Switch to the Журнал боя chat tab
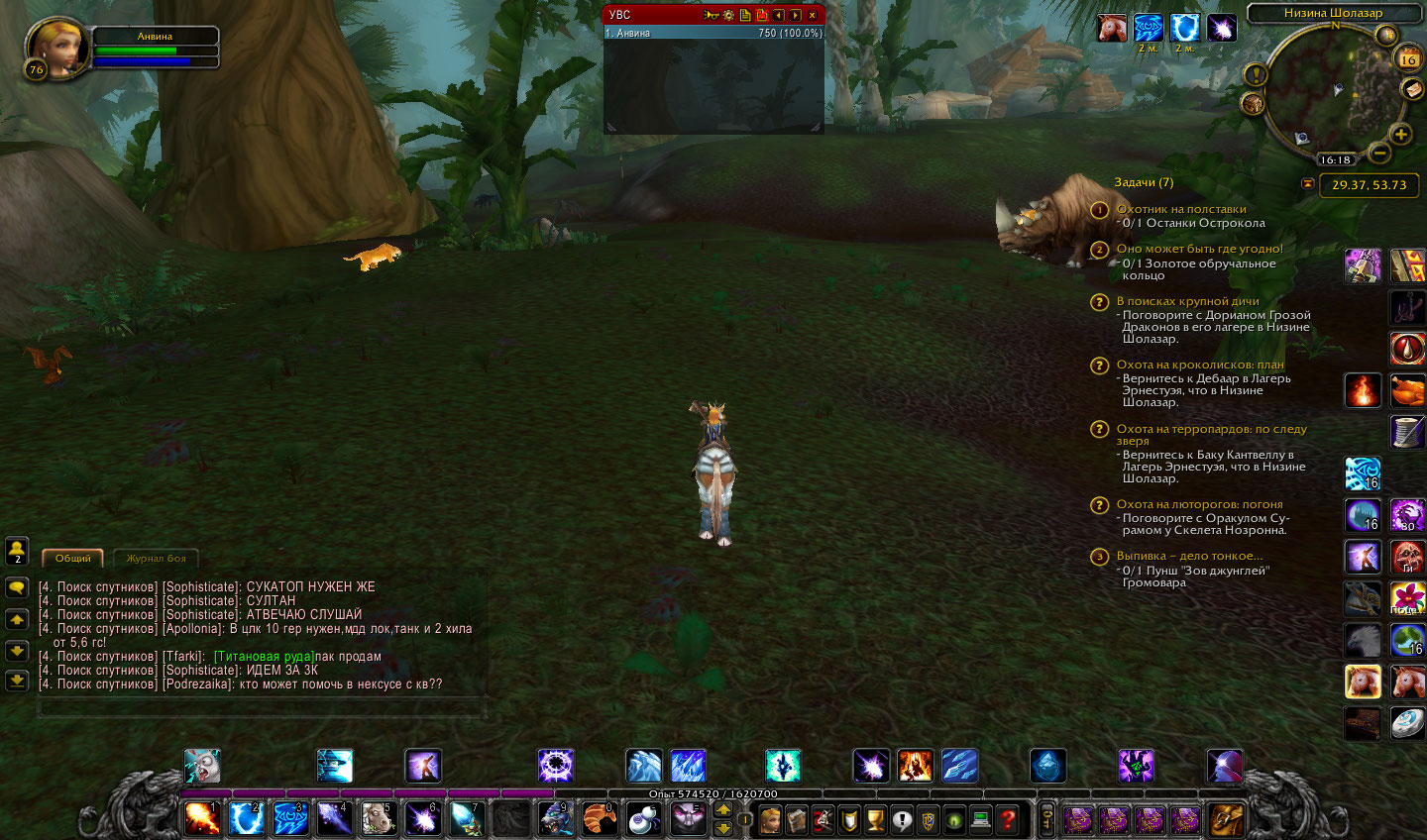 click(x=156, y=559)
